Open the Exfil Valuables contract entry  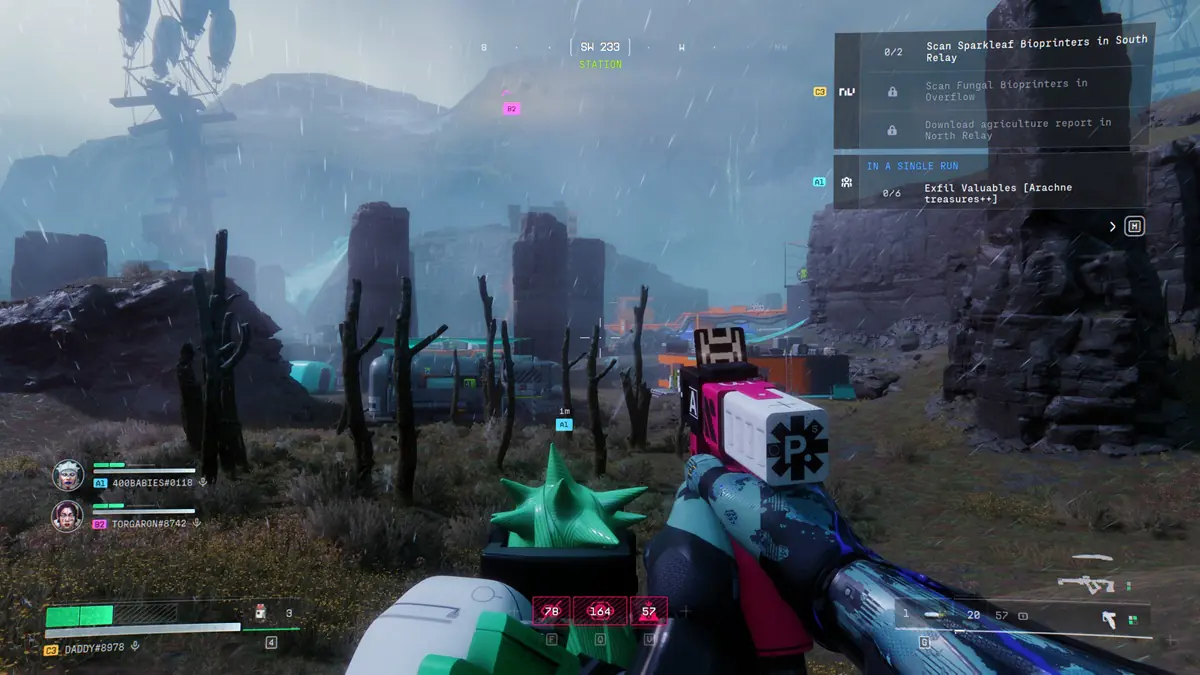pyautogui.click(x=990, y=193)
